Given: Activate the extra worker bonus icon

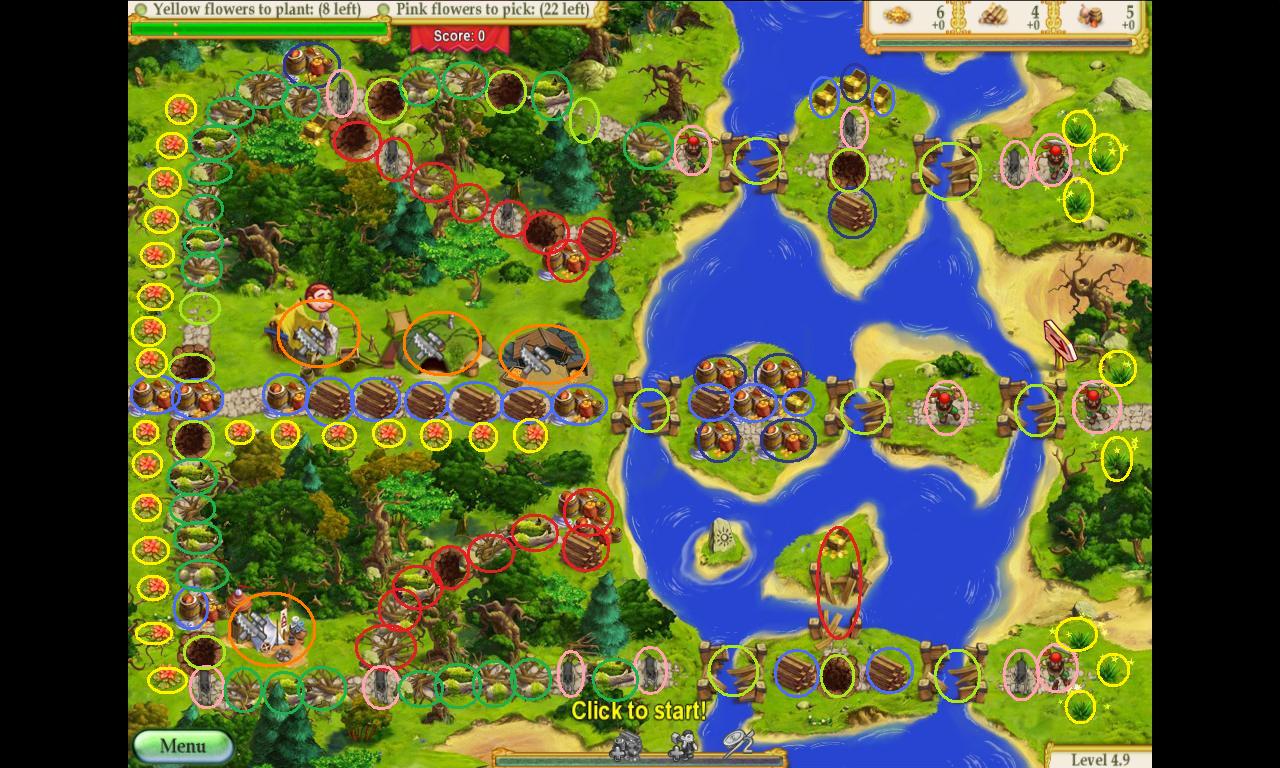Looking at the screenshot, I should point(684,743).
